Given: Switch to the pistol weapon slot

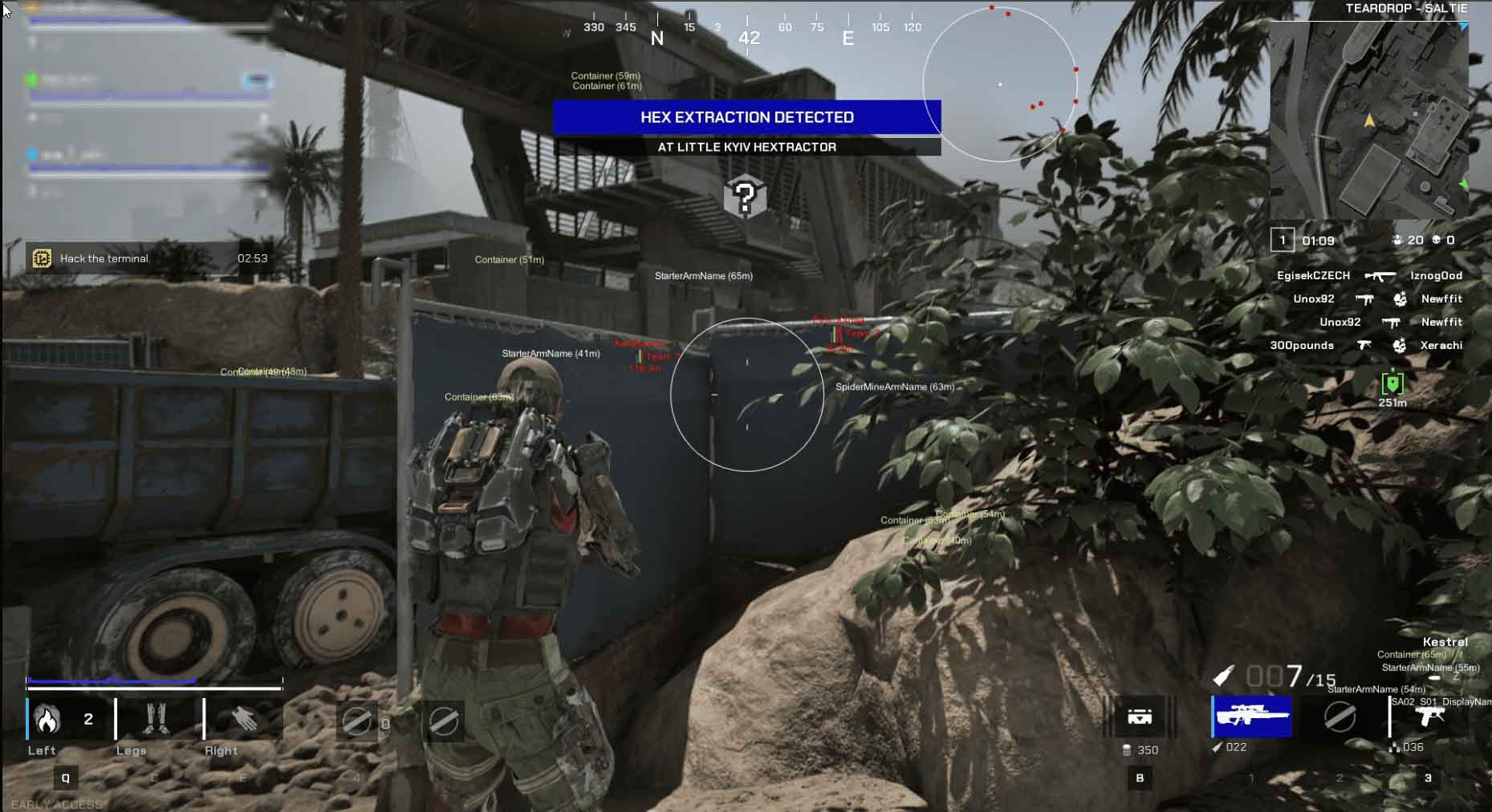Looking at the screenshot, I should [1429, 717].
